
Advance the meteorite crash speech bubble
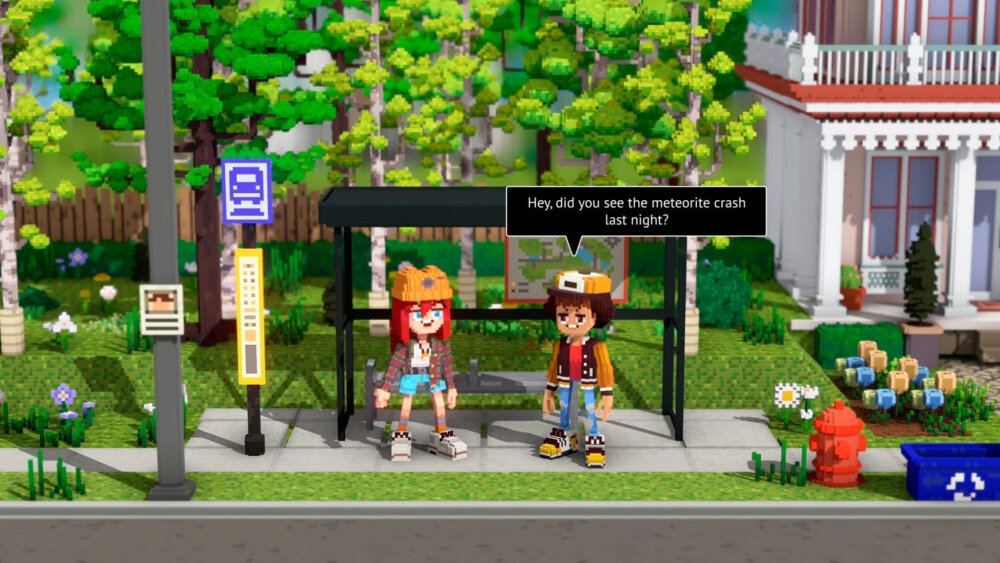635,211
